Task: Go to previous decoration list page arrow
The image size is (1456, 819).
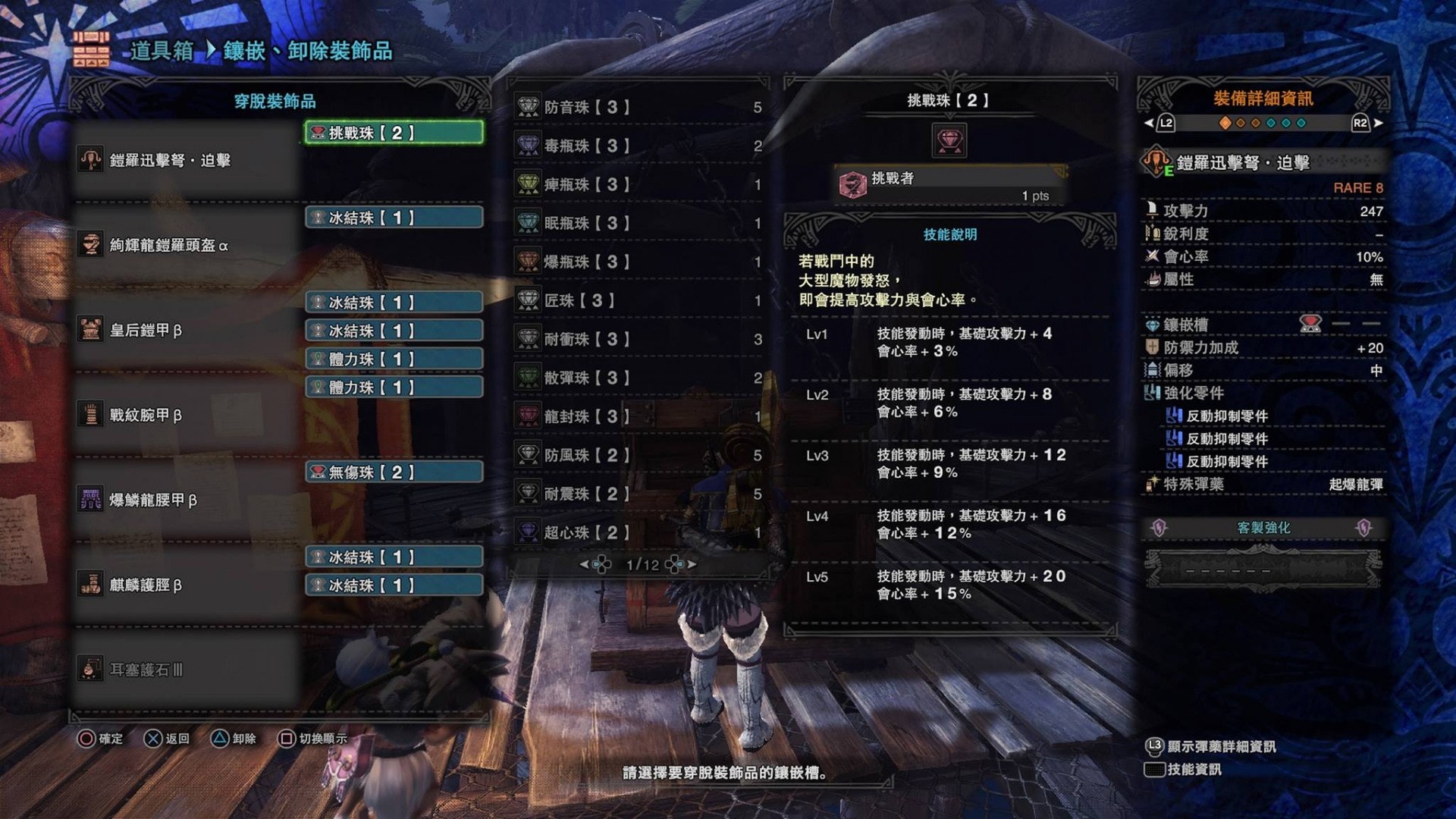Action: tap(584, 565)
